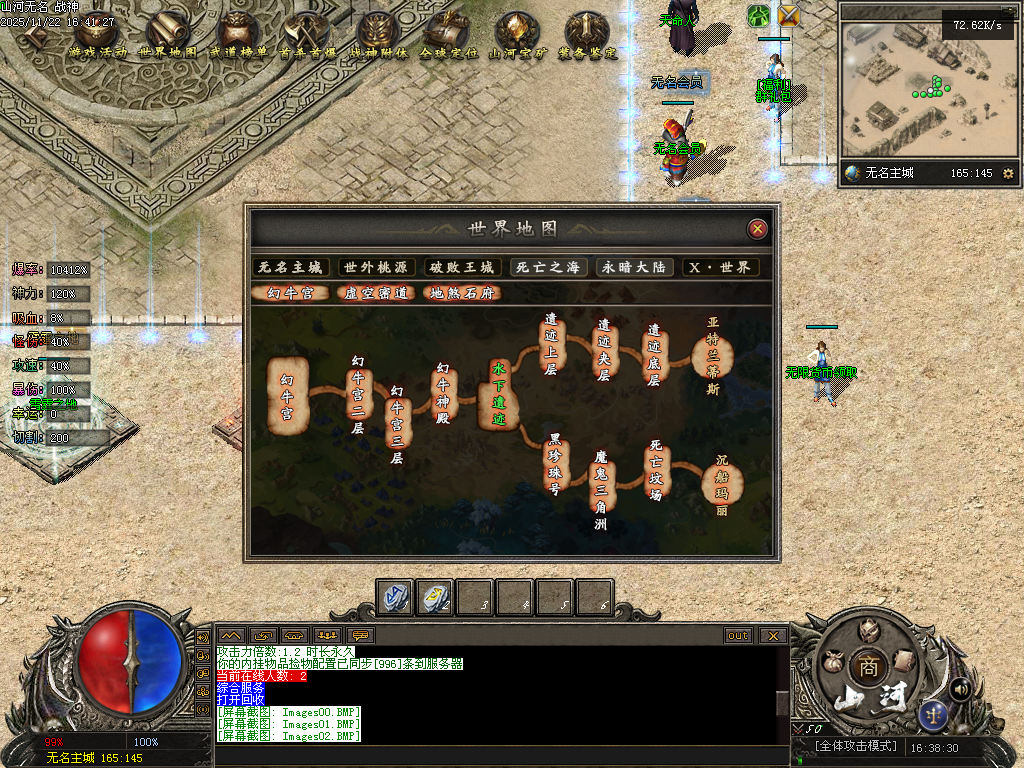The width and height of the screenshot is (1024, 768).
Task: Show the 永暗大陆 map tab
Action: pyautogui.click(x=634, y=267)
